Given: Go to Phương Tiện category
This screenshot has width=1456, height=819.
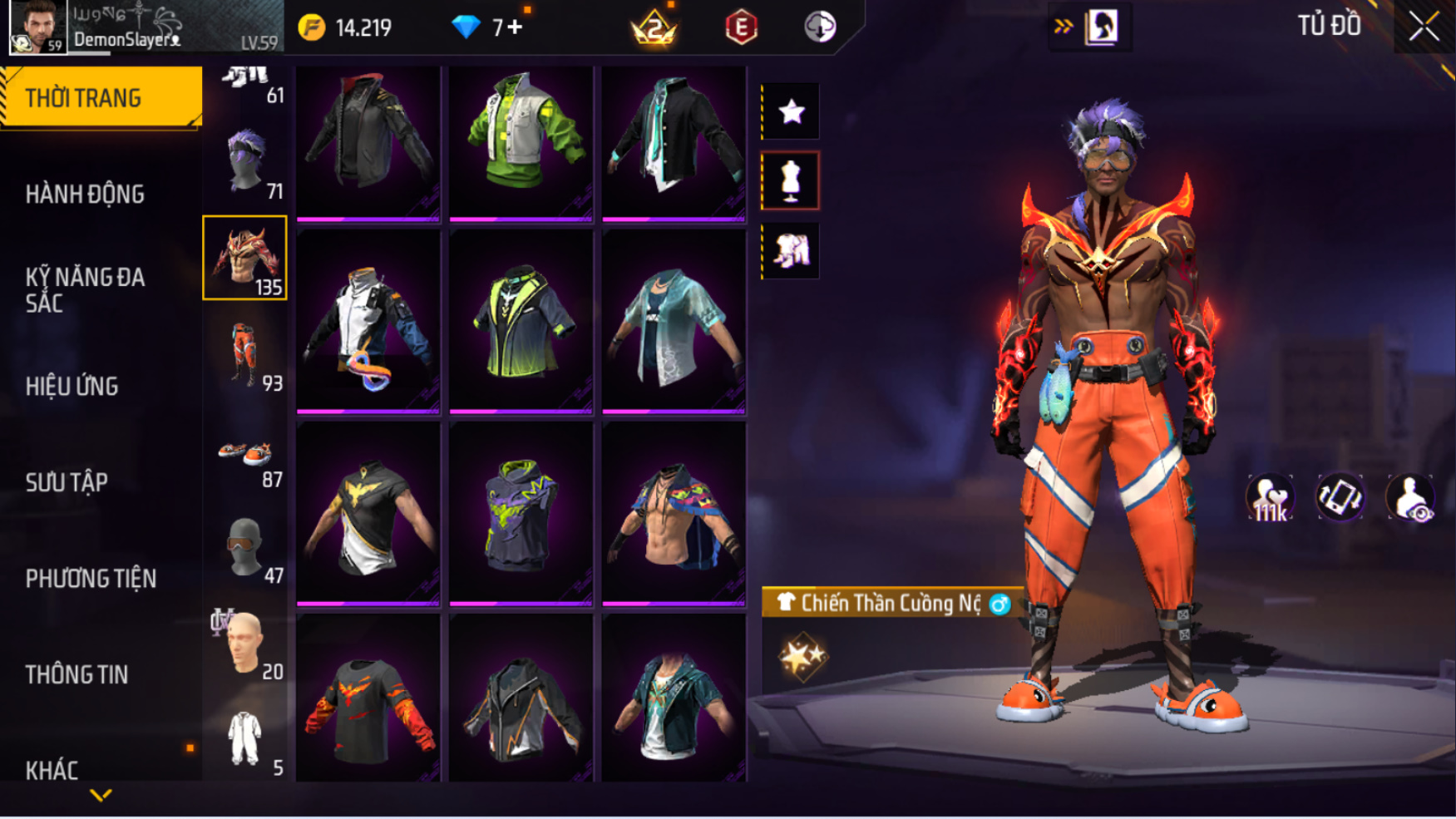Looking at the screenshot, I should [91, 579].
